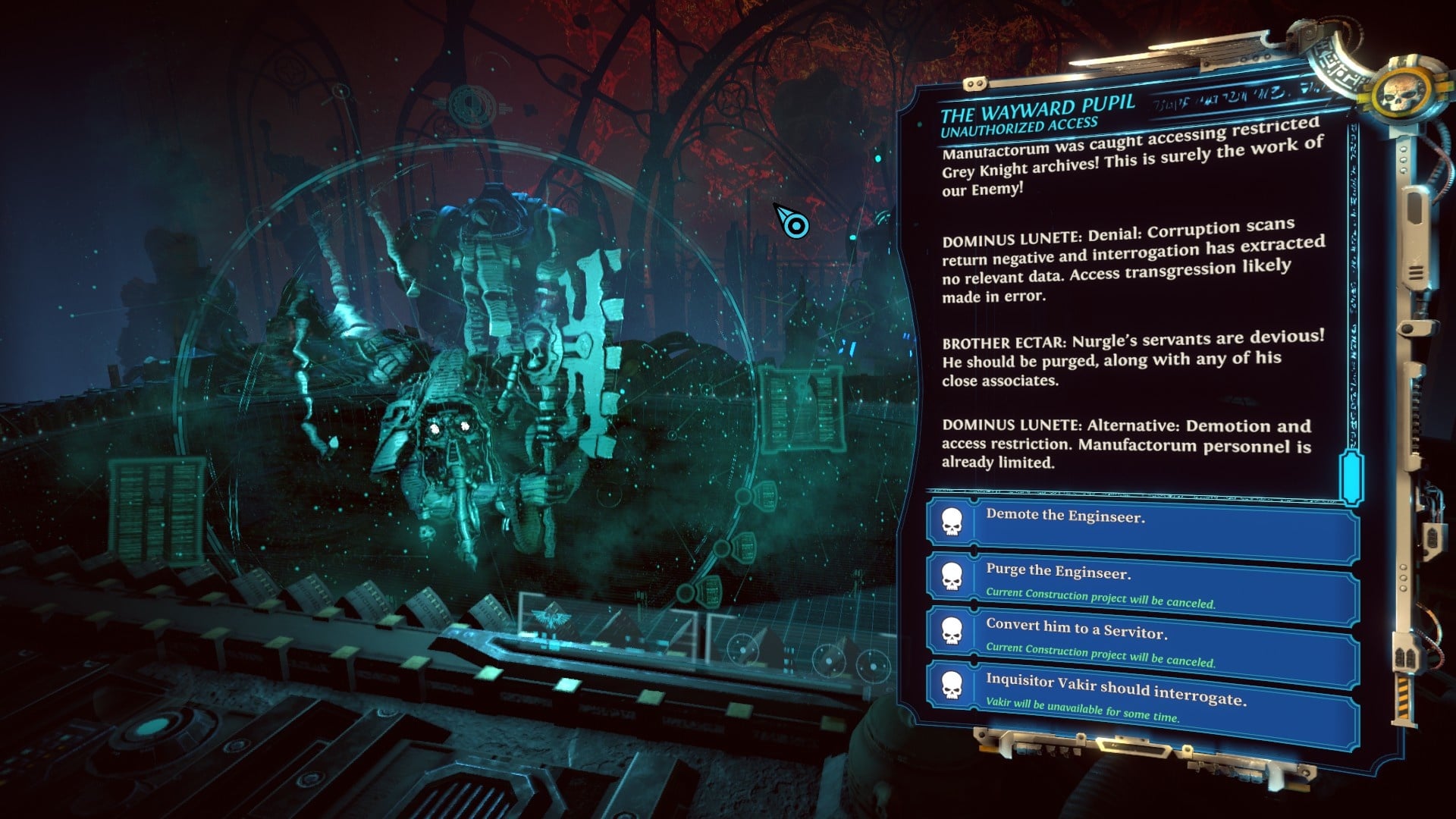Pick "Convert him to a Servitor"
Viewport: 1456px width, 819px height.
(1141, 641)
